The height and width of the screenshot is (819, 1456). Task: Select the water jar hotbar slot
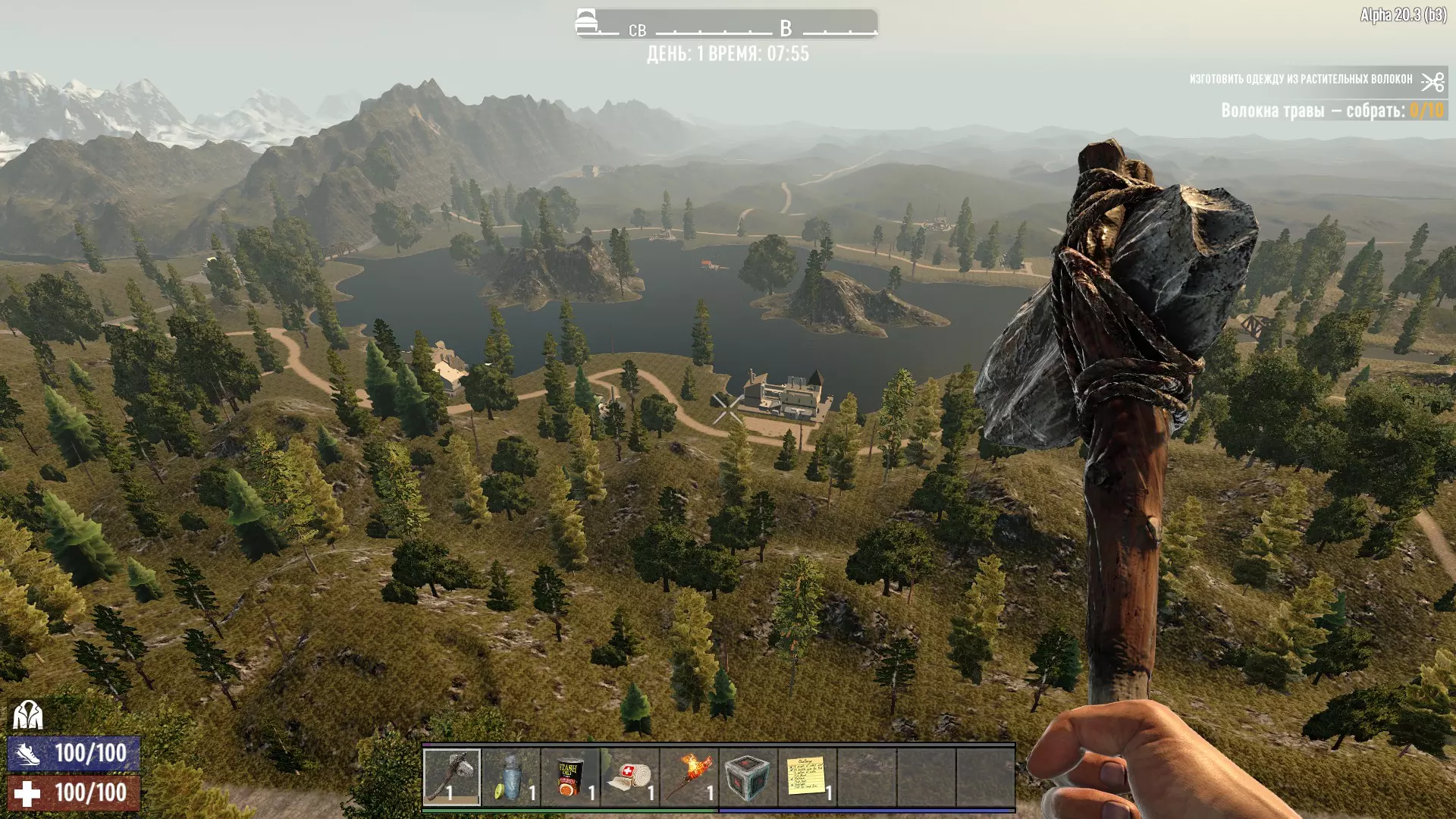pos(511,777)
